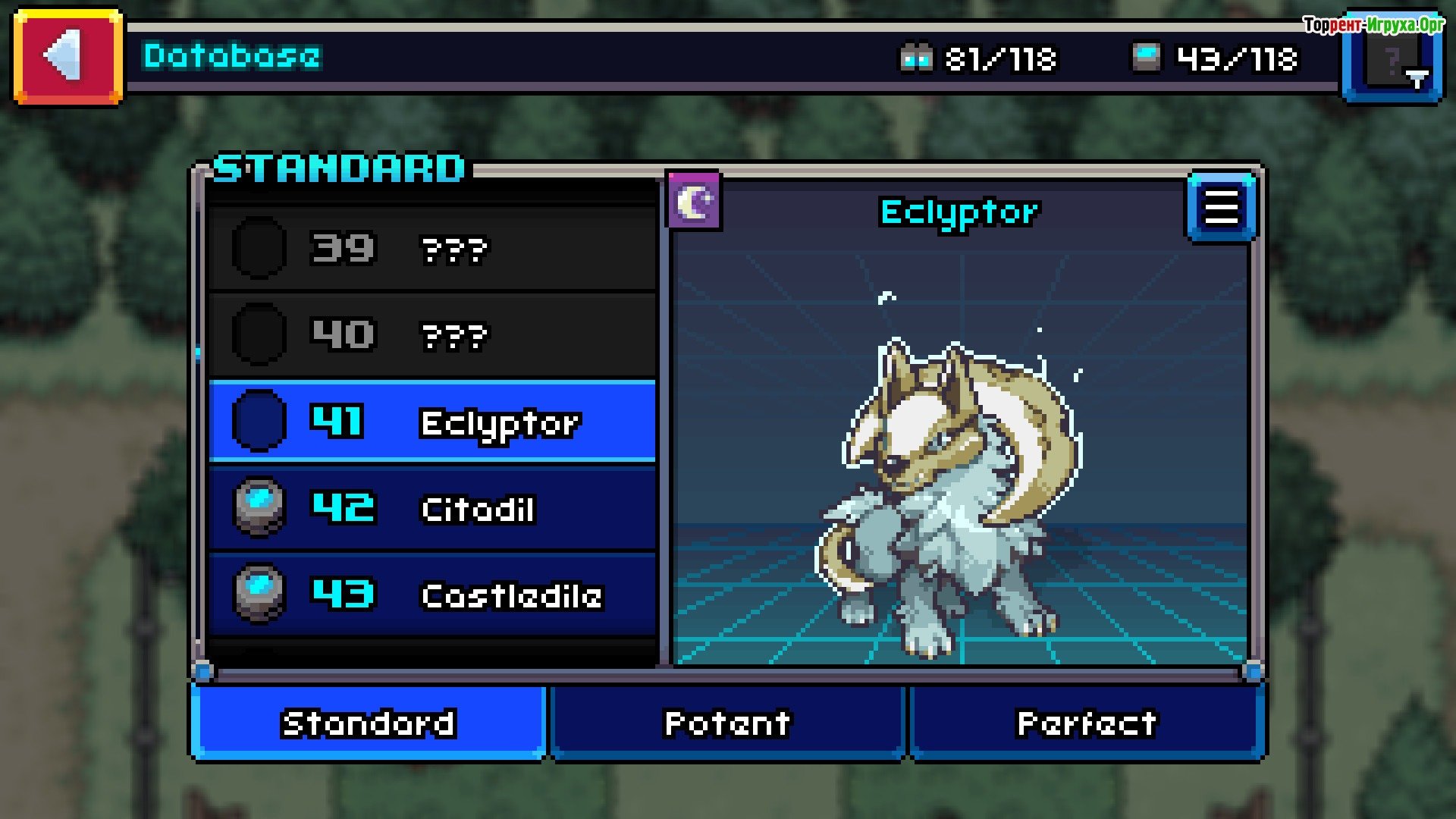The image size is (1456, 819).
Task: Click the Торрент-Игруха.Орг watermark link
Action: pyautogui.click(x=1373, y=24)
